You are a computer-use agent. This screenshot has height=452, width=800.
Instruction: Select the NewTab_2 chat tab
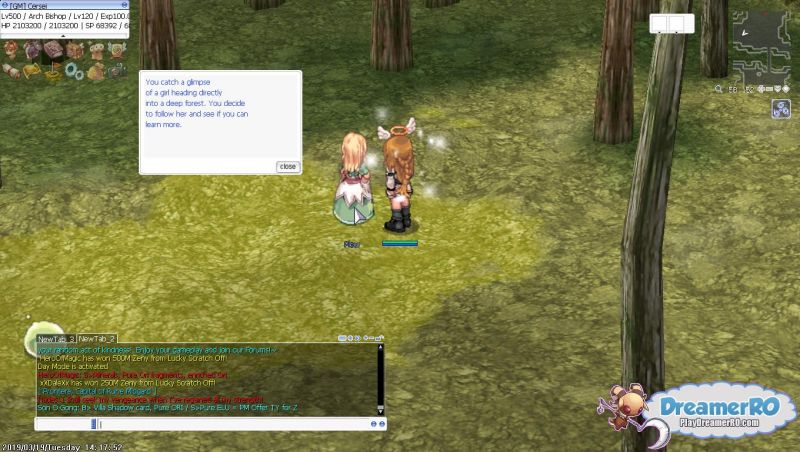pos(97,340)
